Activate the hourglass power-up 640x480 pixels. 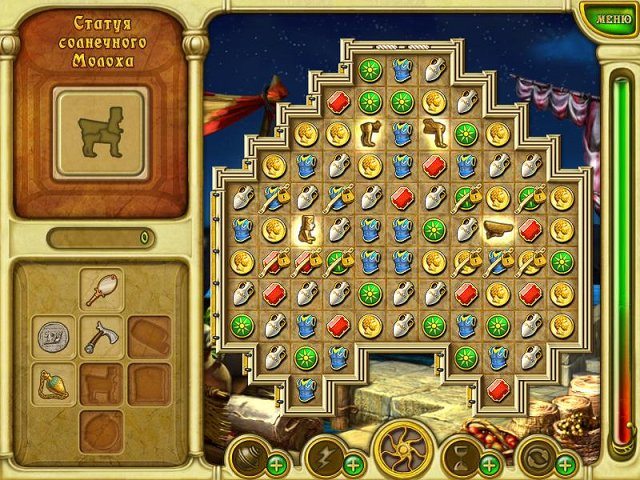(x=459, y=456)
